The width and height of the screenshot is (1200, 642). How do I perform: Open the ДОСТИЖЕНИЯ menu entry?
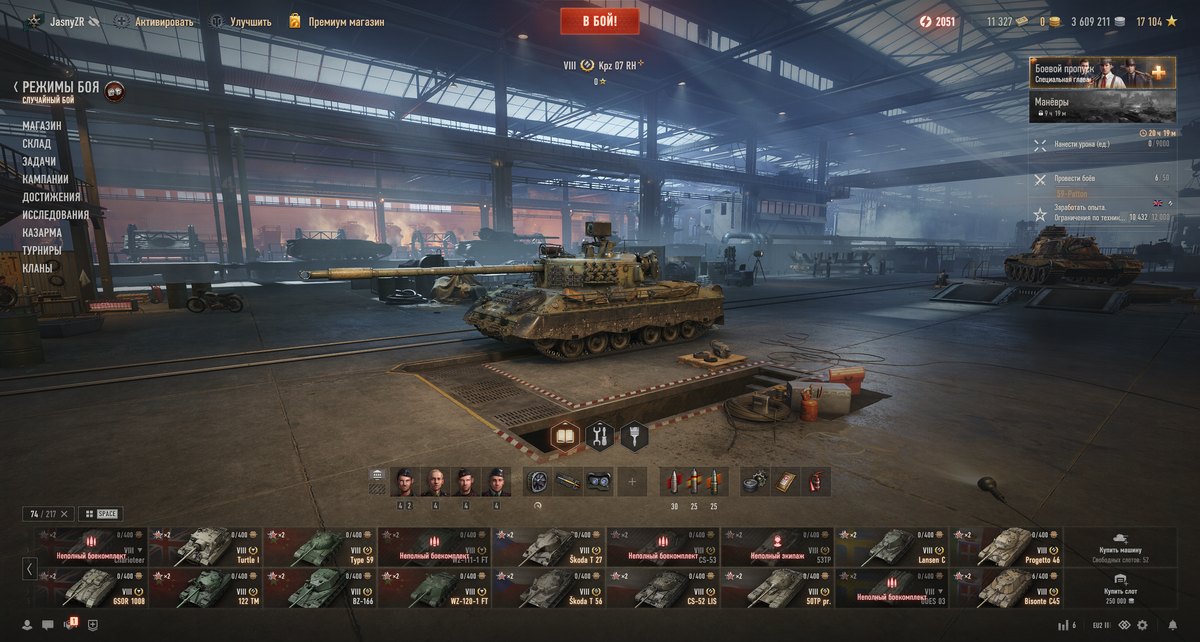51,197
